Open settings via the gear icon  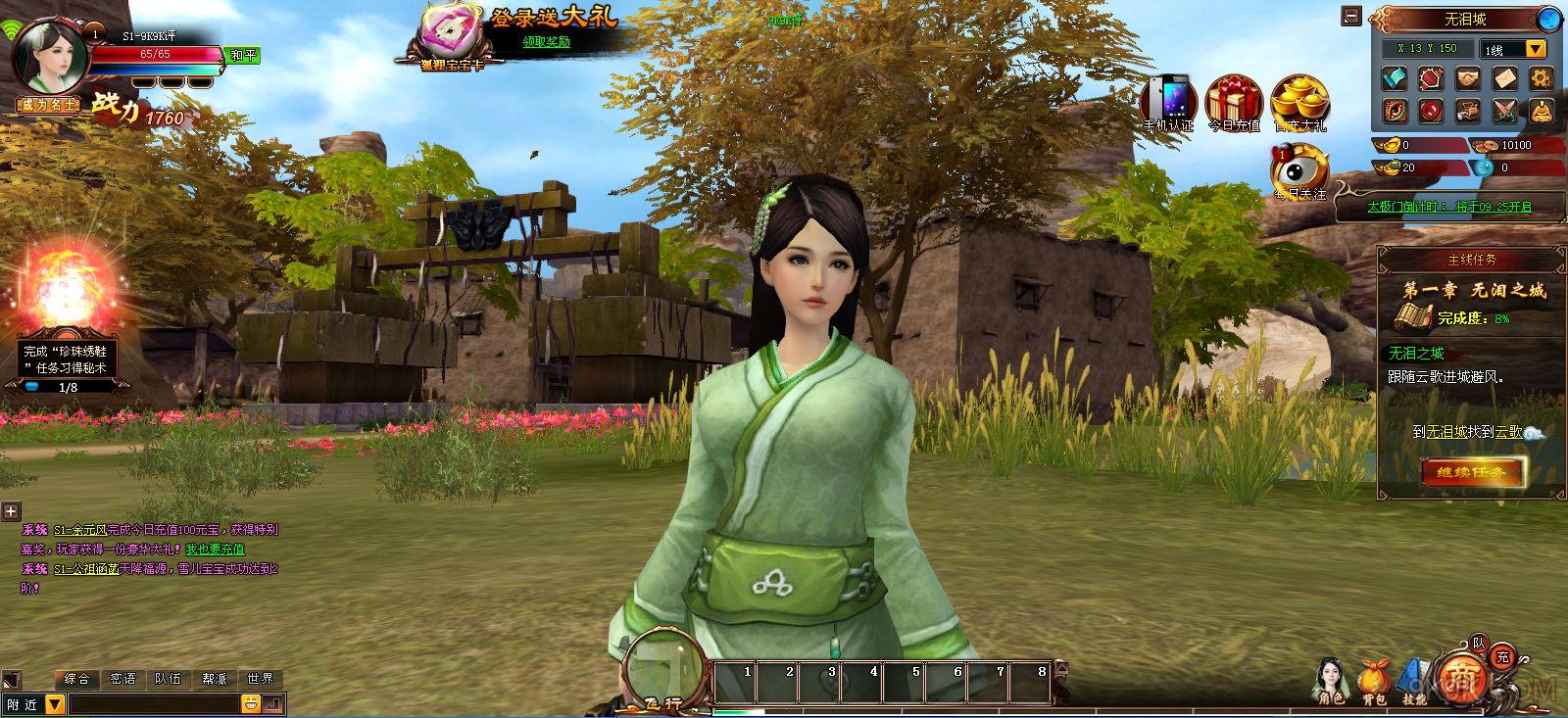coord(1541,78)
